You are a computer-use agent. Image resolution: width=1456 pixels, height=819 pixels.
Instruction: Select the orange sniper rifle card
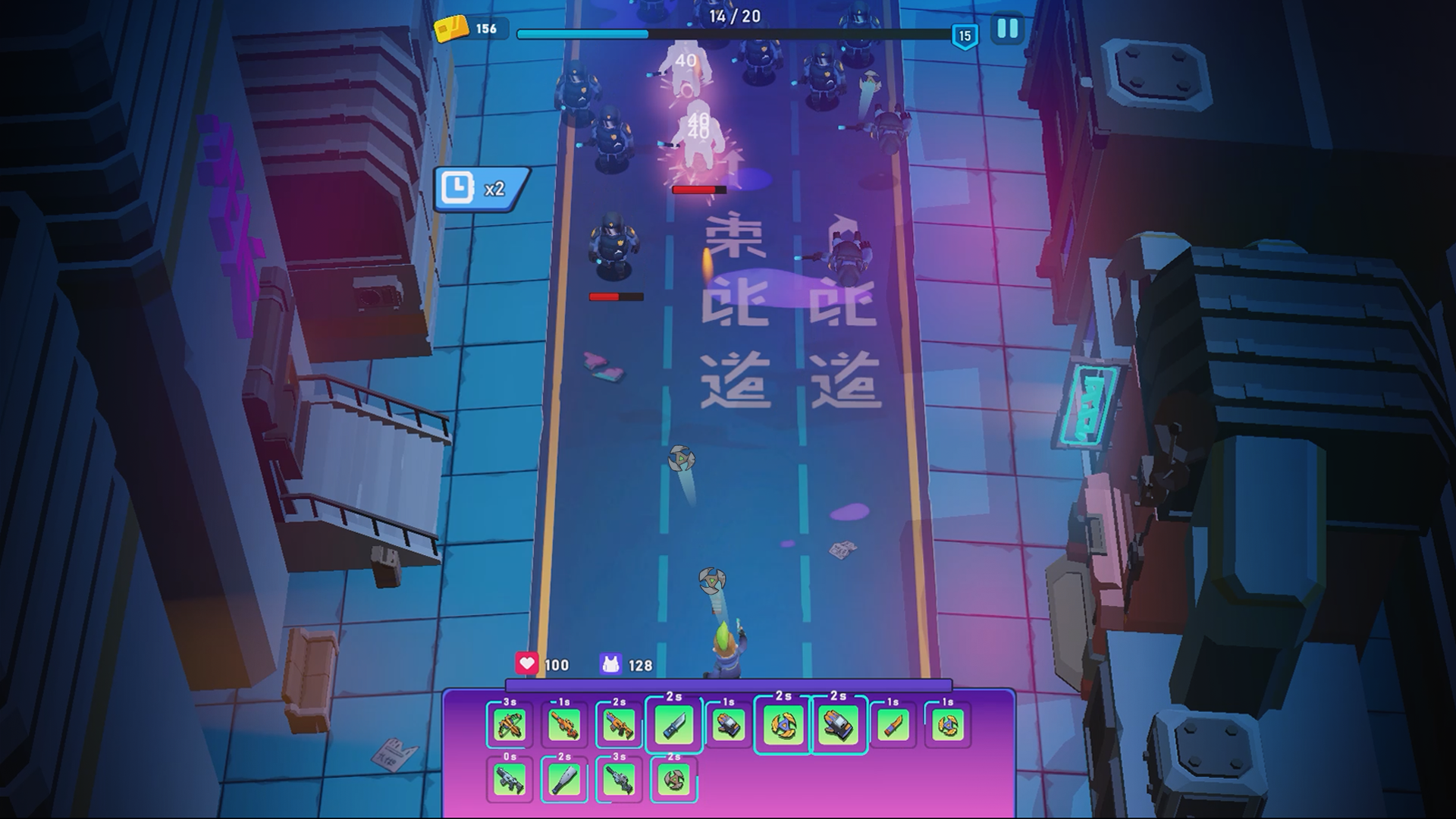pyautogui.click(x=564, y=725)
